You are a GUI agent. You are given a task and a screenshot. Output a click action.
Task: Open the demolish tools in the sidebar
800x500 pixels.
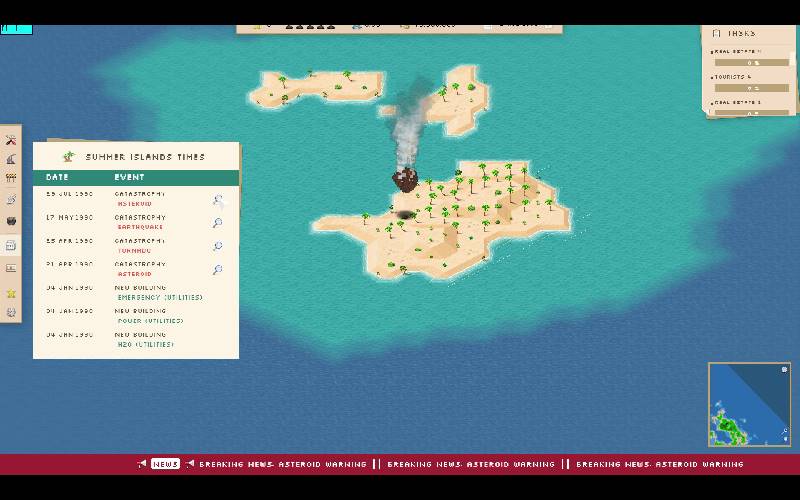[11, 140]
